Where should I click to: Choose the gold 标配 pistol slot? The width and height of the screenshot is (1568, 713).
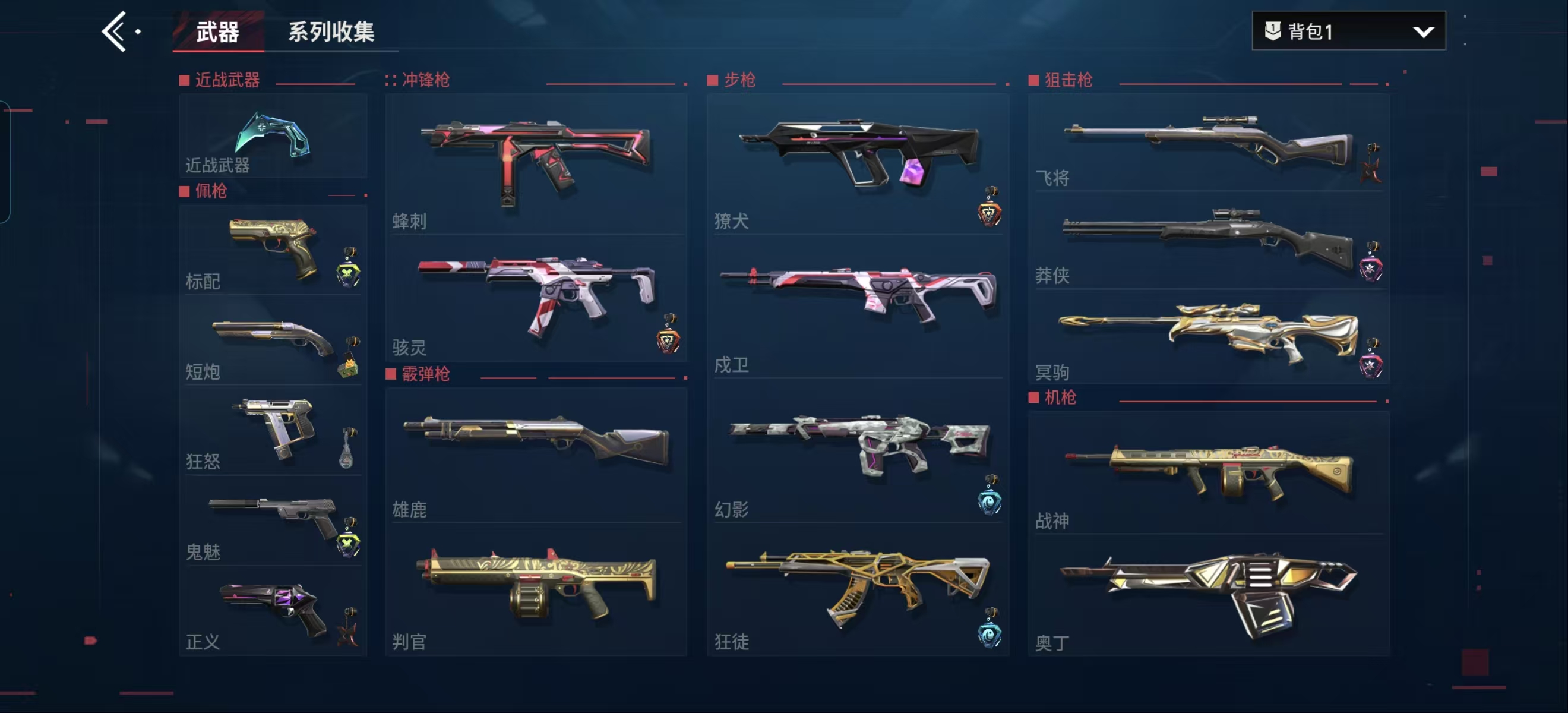pos(273,250)
